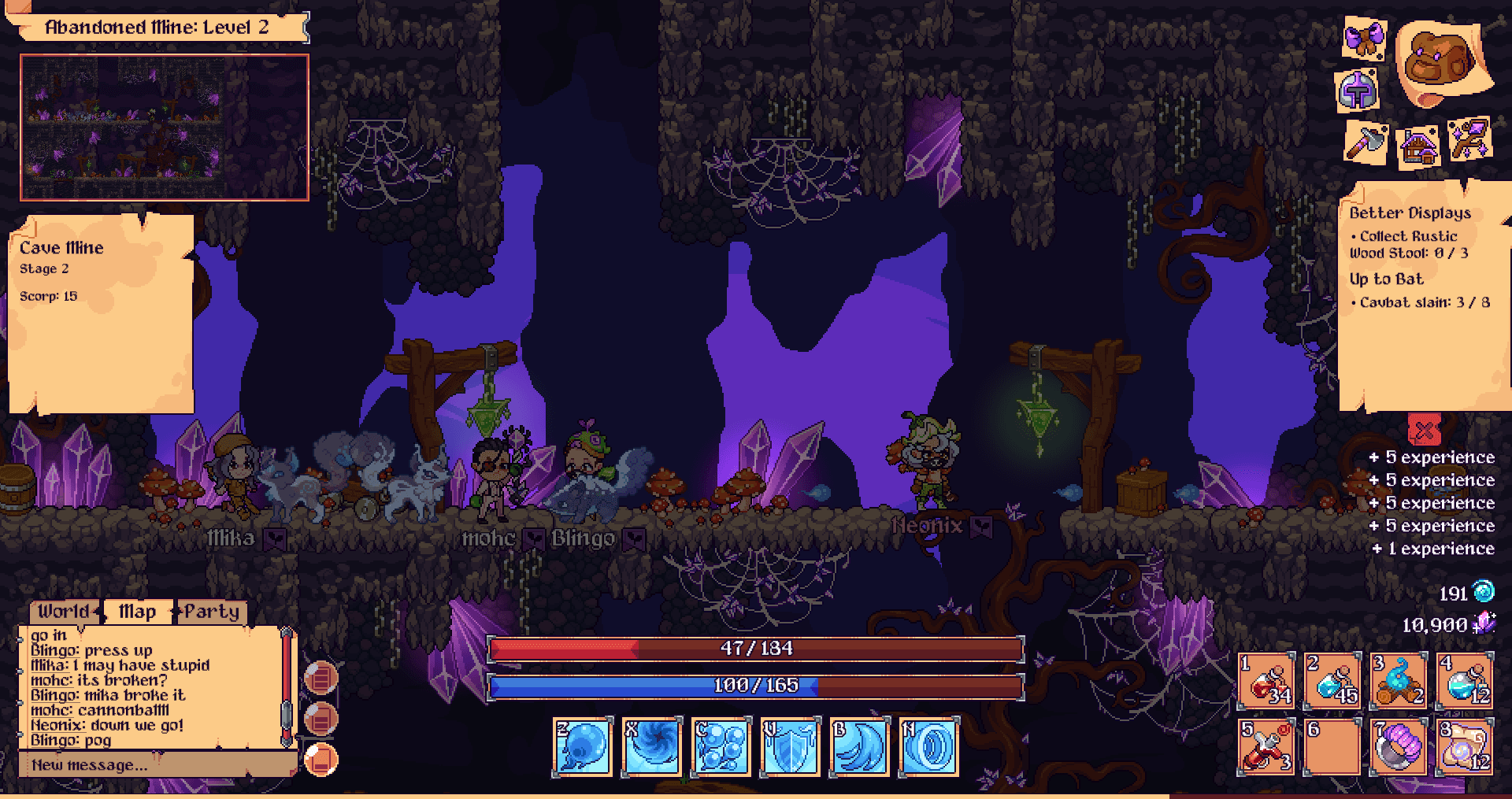Image resolution: width=1512 pixels, height=799 pixels.
Task: Activate the water orb ability
Action: click(x=583, y=746)
